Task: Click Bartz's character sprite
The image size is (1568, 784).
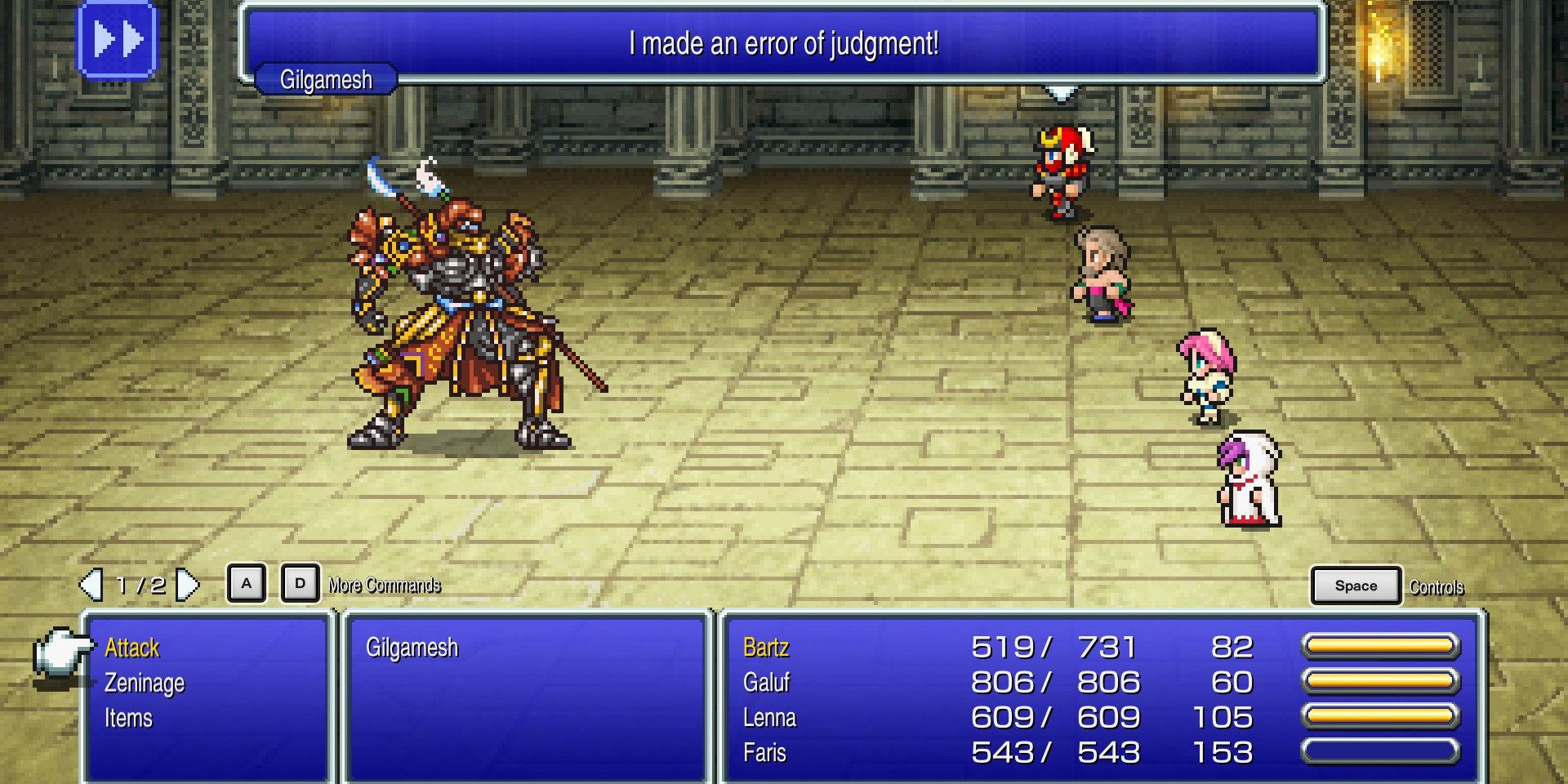Action: pos(1059,171)
